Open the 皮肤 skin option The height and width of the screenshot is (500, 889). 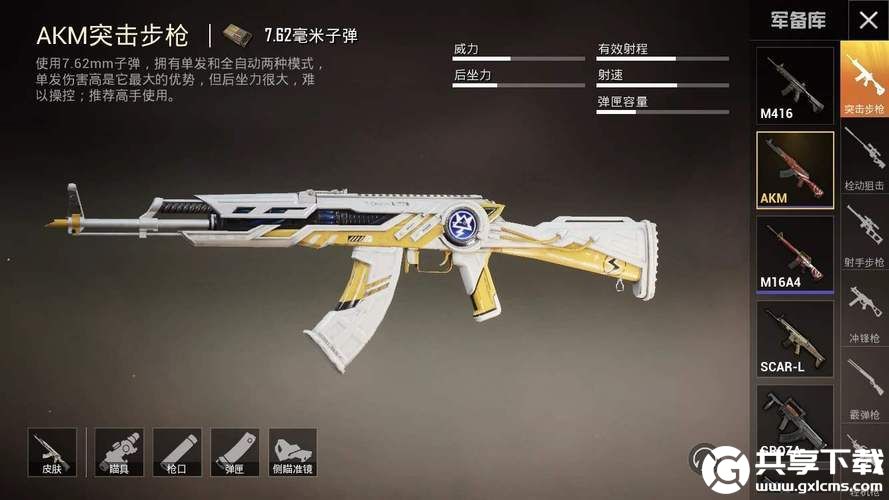click(x=52, y=453)
